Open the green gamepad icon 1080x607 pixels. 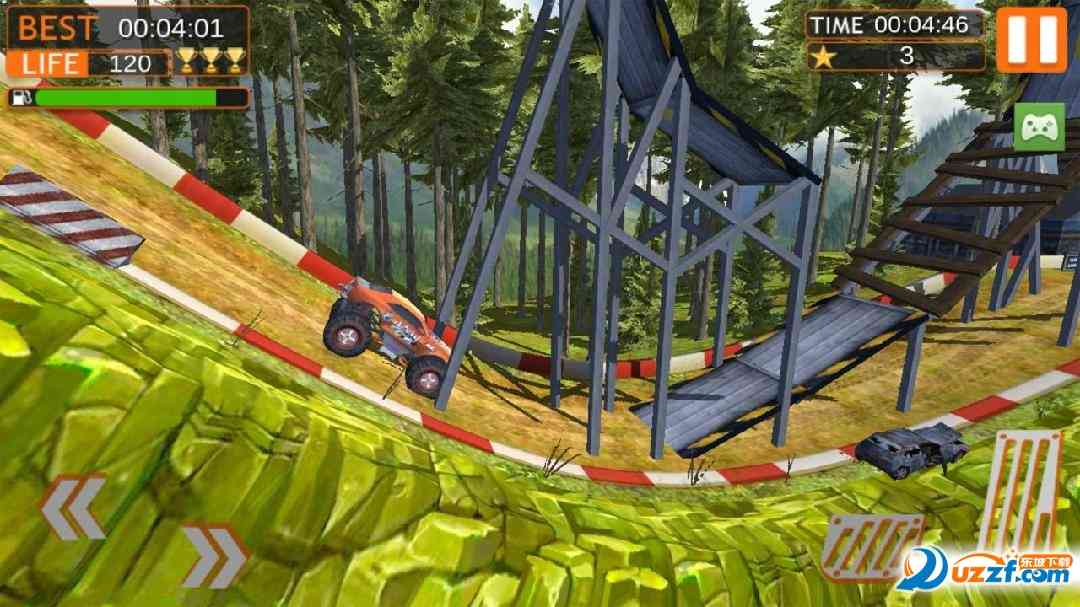(1038, 128)
